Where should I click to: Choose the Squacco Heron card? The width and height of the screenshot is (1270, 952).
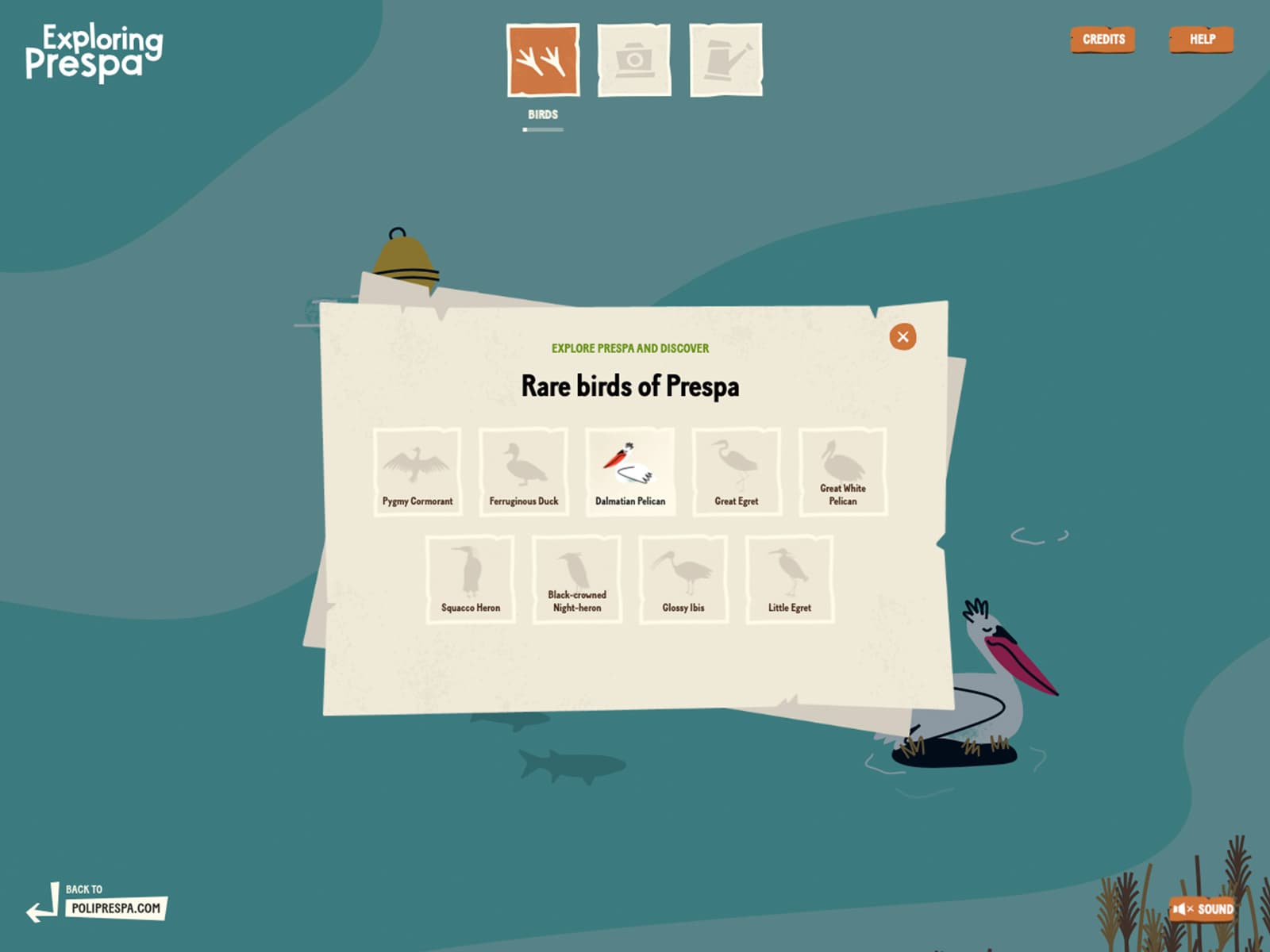[x=471, y=579]
